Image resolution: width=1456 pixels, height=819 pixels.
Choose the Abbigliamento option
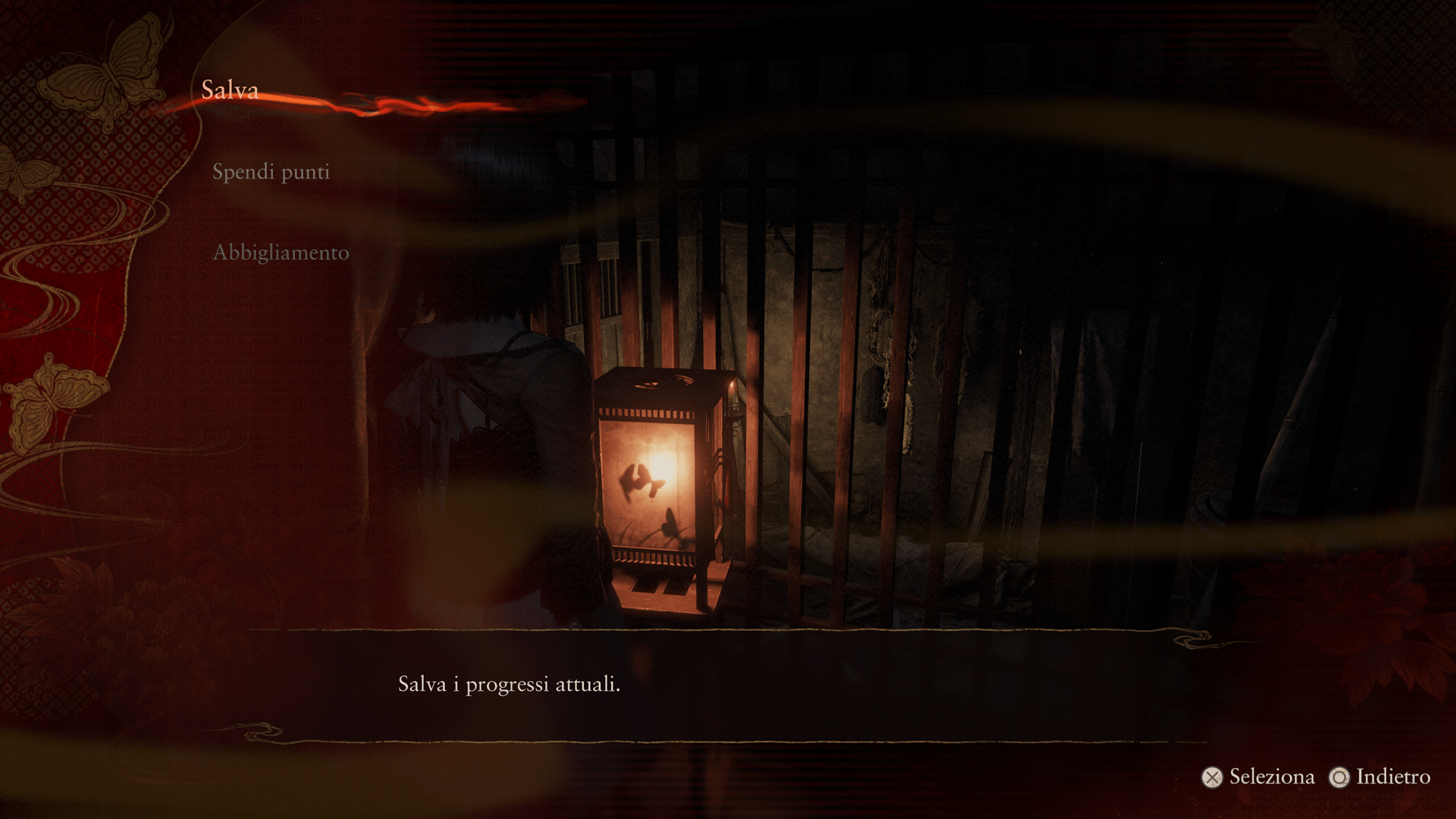[x=281, y=253]
